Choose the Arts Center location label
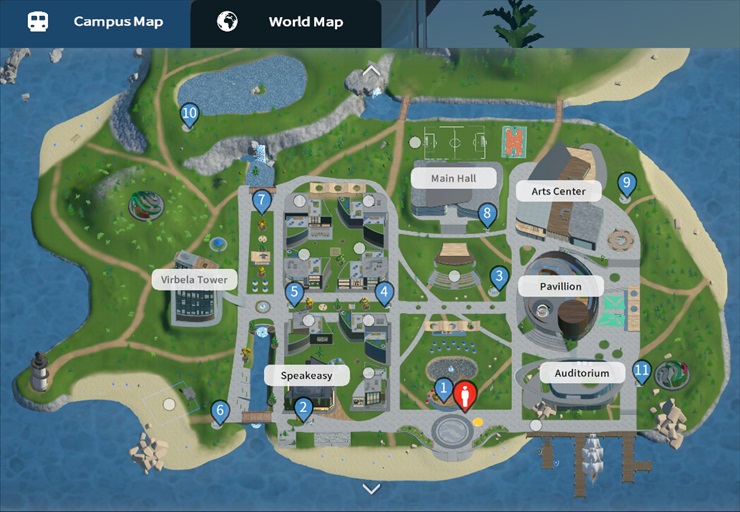 click(x=558, y=190)
